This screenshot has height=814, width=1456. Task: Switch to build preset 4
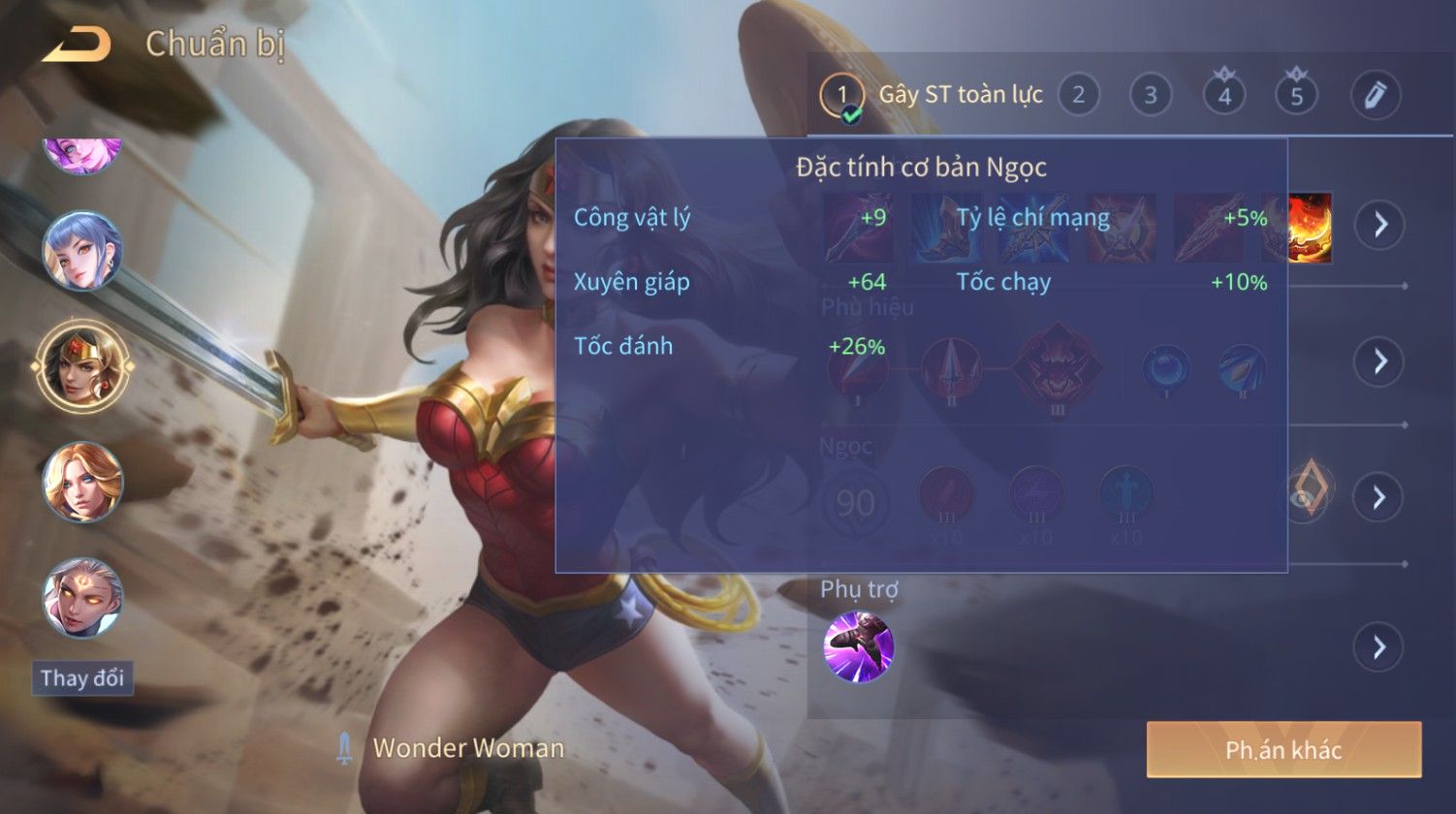pos(1224,95)
